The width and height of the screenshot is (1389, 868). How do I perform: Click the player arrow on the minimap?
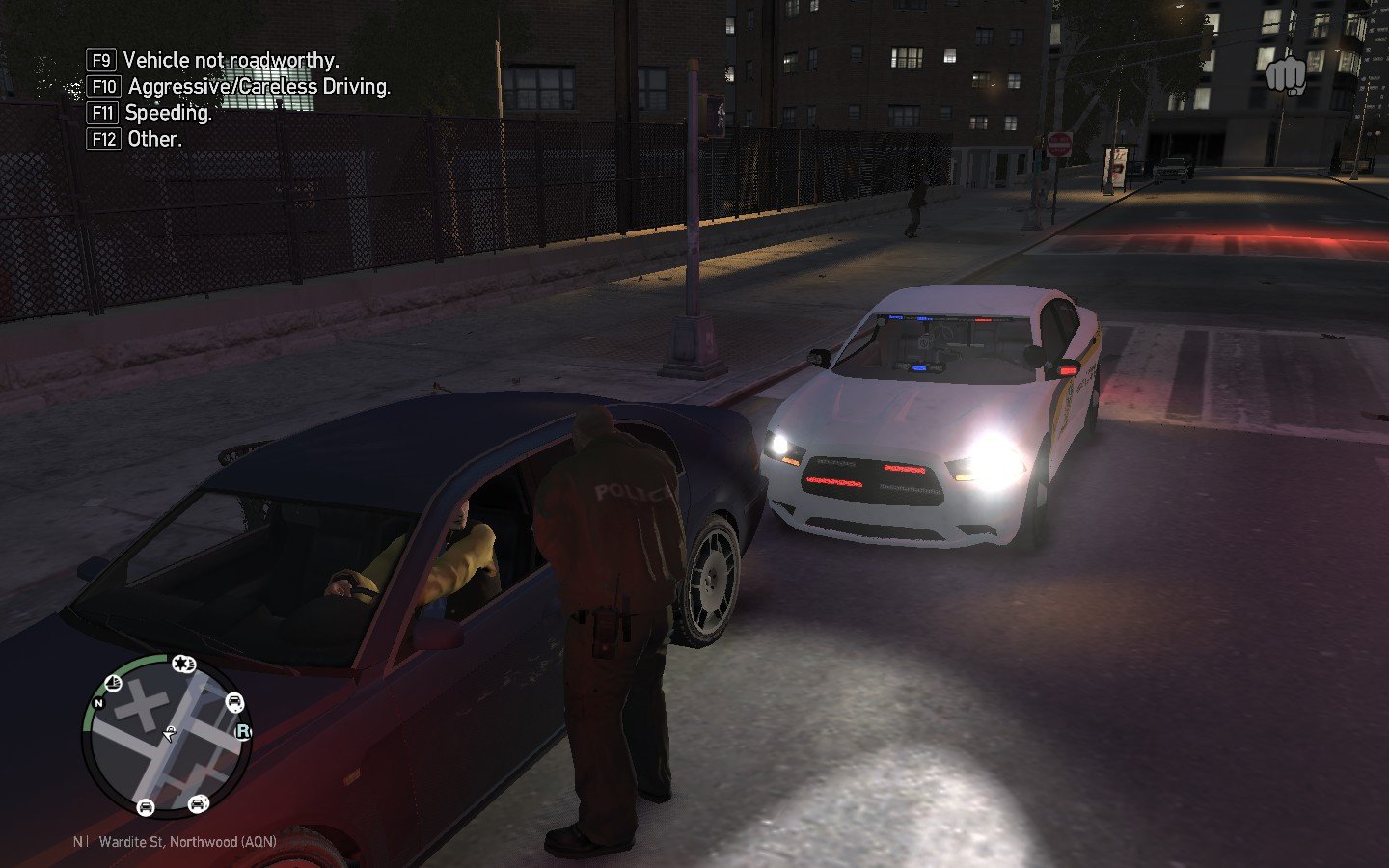(170, 735)
